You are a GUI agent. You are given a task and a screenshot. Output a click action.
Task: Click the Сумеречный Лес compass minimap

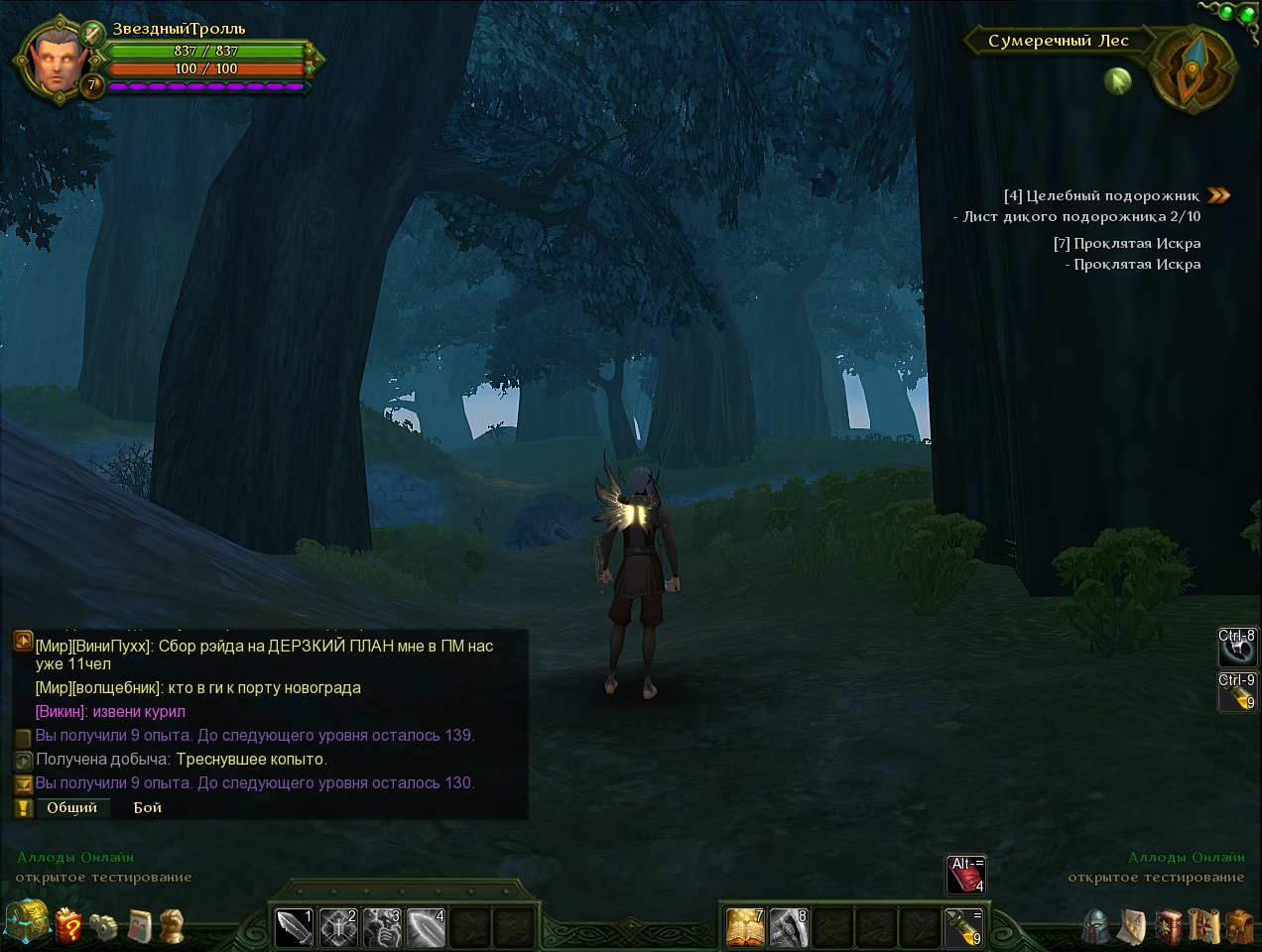point(1194,68)
